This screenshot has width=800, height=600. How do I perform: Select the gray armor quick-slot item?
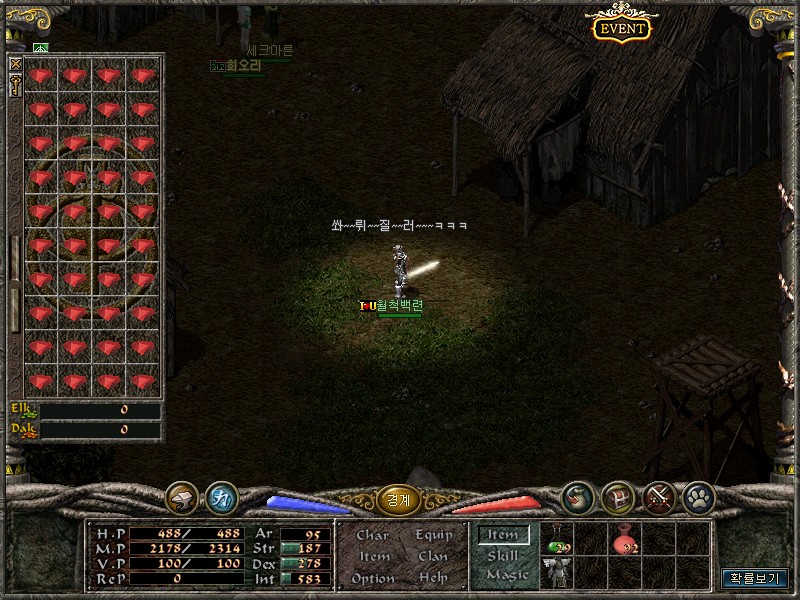[556, 572]
